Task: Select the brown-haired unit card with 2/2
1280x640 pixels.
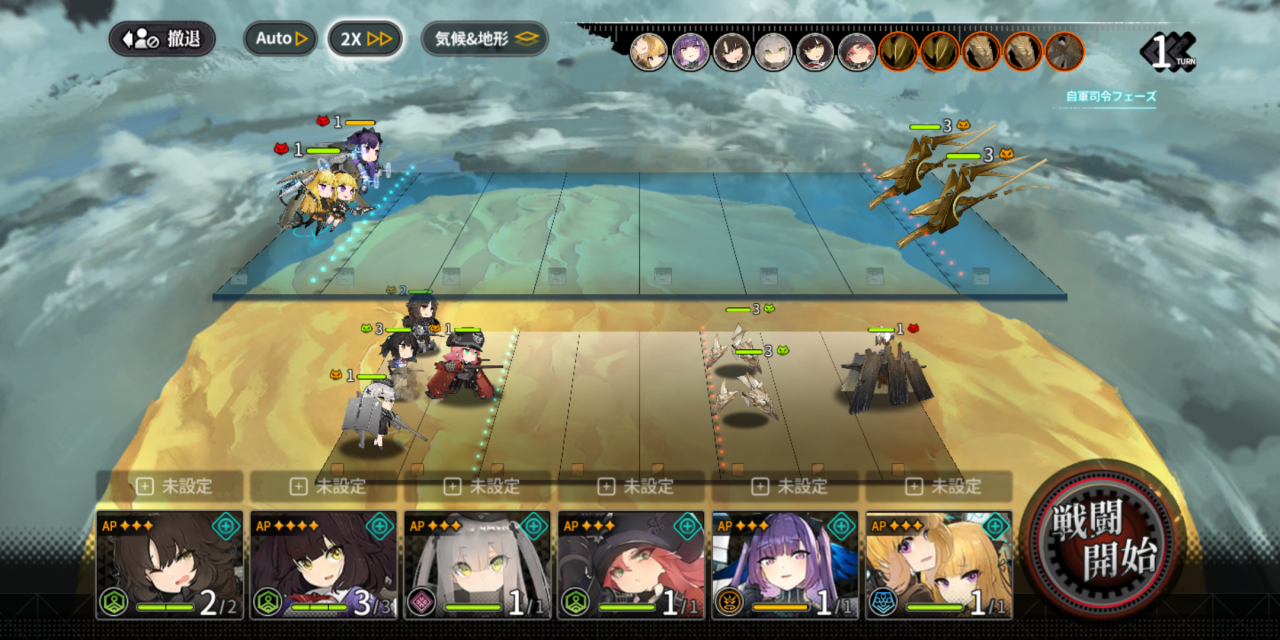Action: [170, 565]
